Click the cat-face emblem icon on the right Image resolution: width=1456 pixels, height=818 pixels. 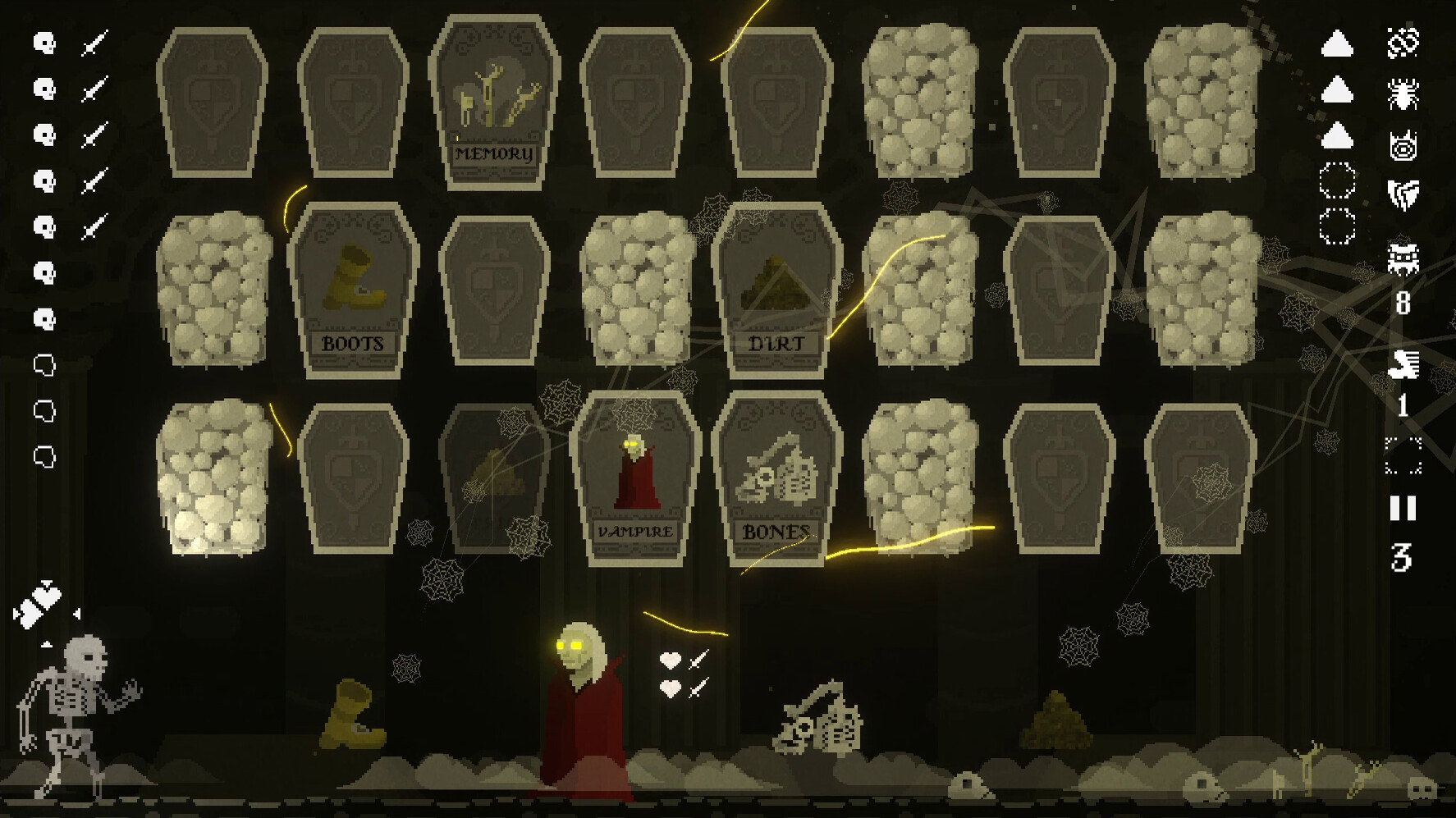(x=1403, y=146)
